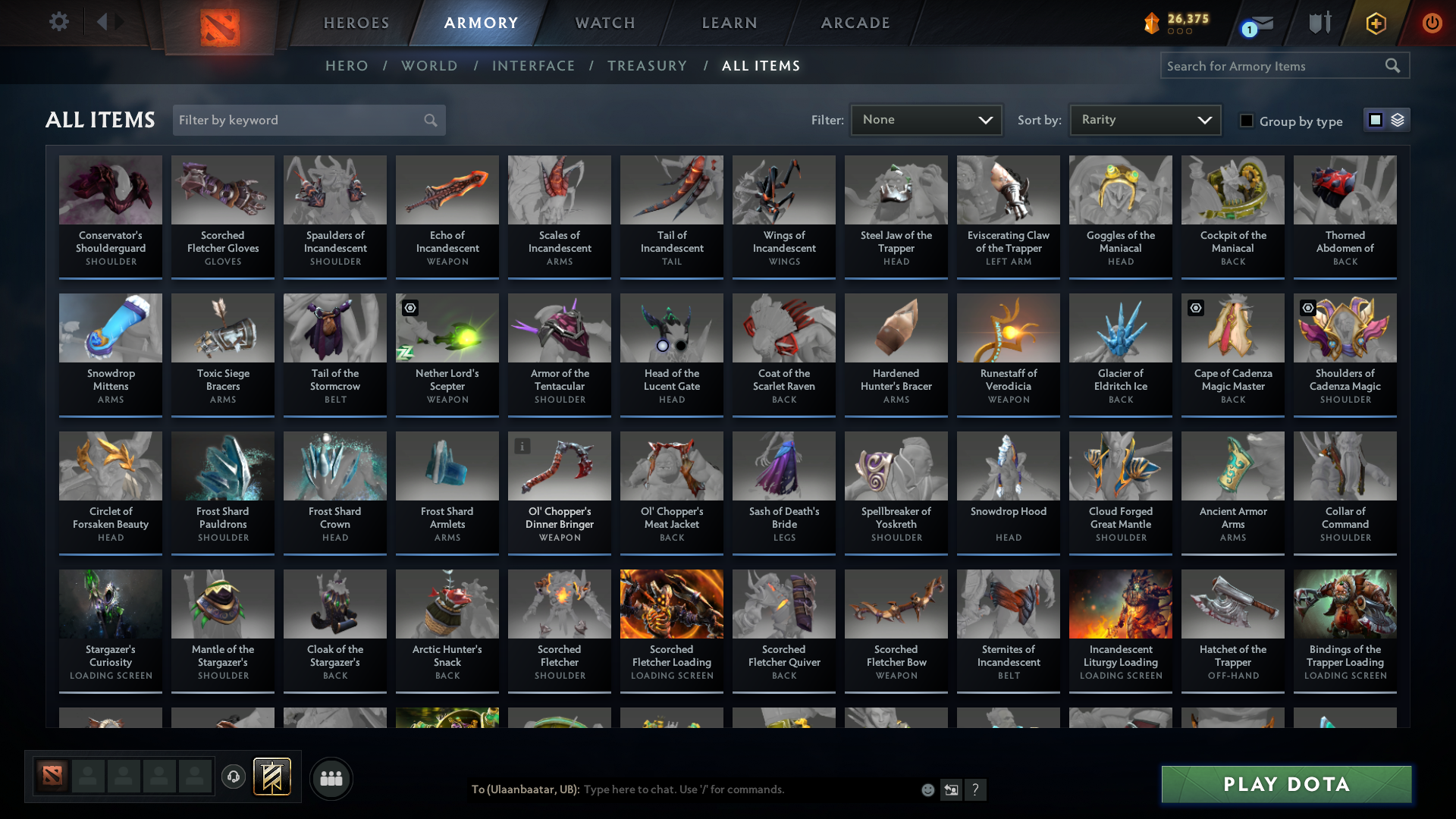The height and width of the screenshot is (819, 1456).
Task: Switch to the WATCH tab
Action: pos(604,23)
